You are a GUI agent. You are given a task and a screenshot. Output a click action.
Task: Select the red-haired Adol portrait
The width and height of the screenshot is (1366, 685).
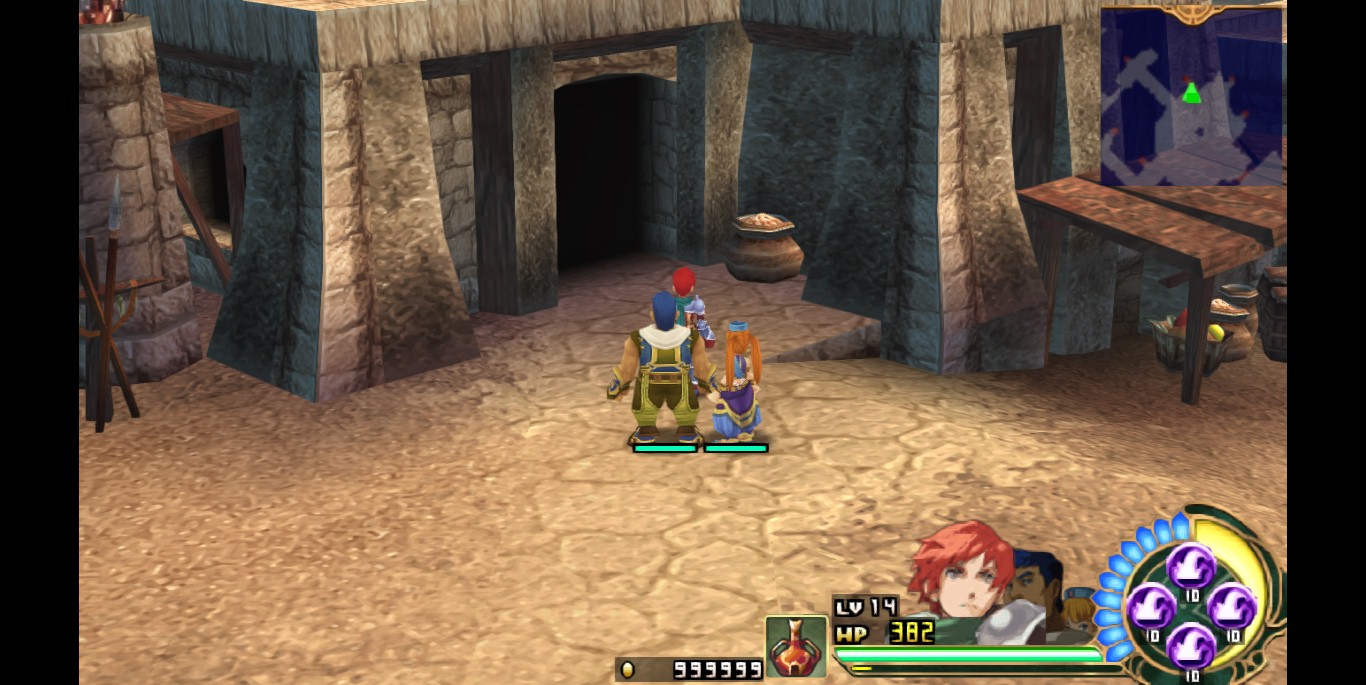coord(953,576)
